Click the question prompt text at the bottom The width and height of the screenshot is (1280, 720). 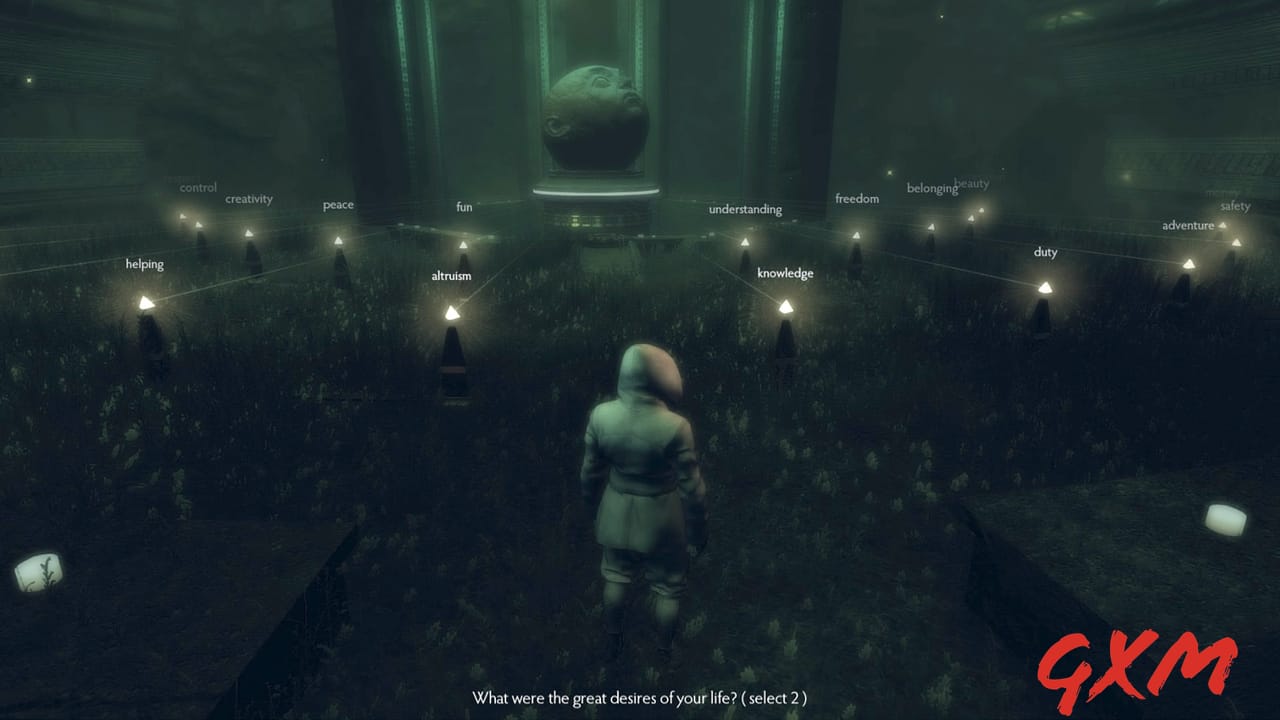click(640, 698)
